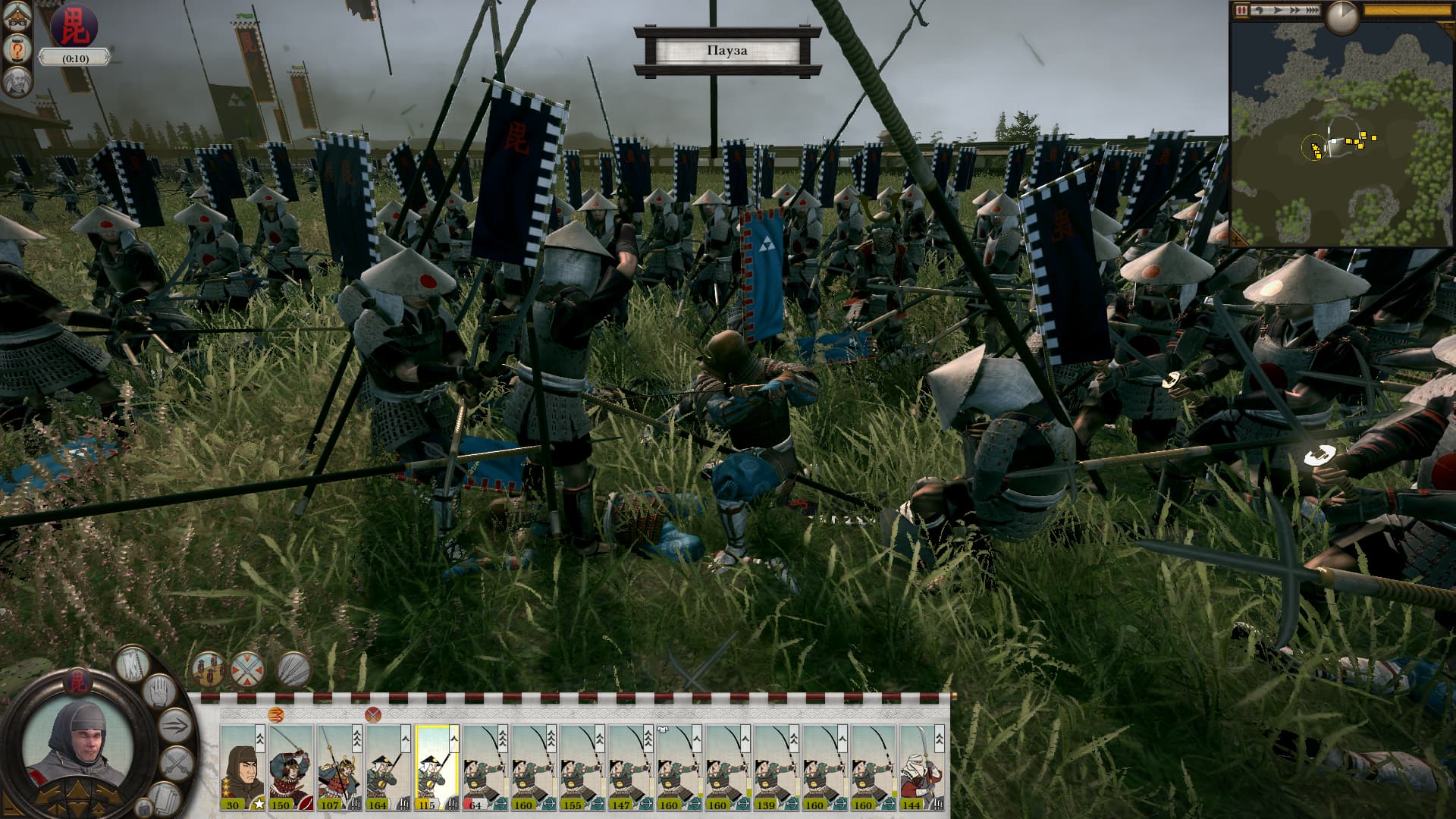The height and width of the screenshot is (819, 1456).
Task: Click the white banner button beside the portrait
Action: click(133, 664)
